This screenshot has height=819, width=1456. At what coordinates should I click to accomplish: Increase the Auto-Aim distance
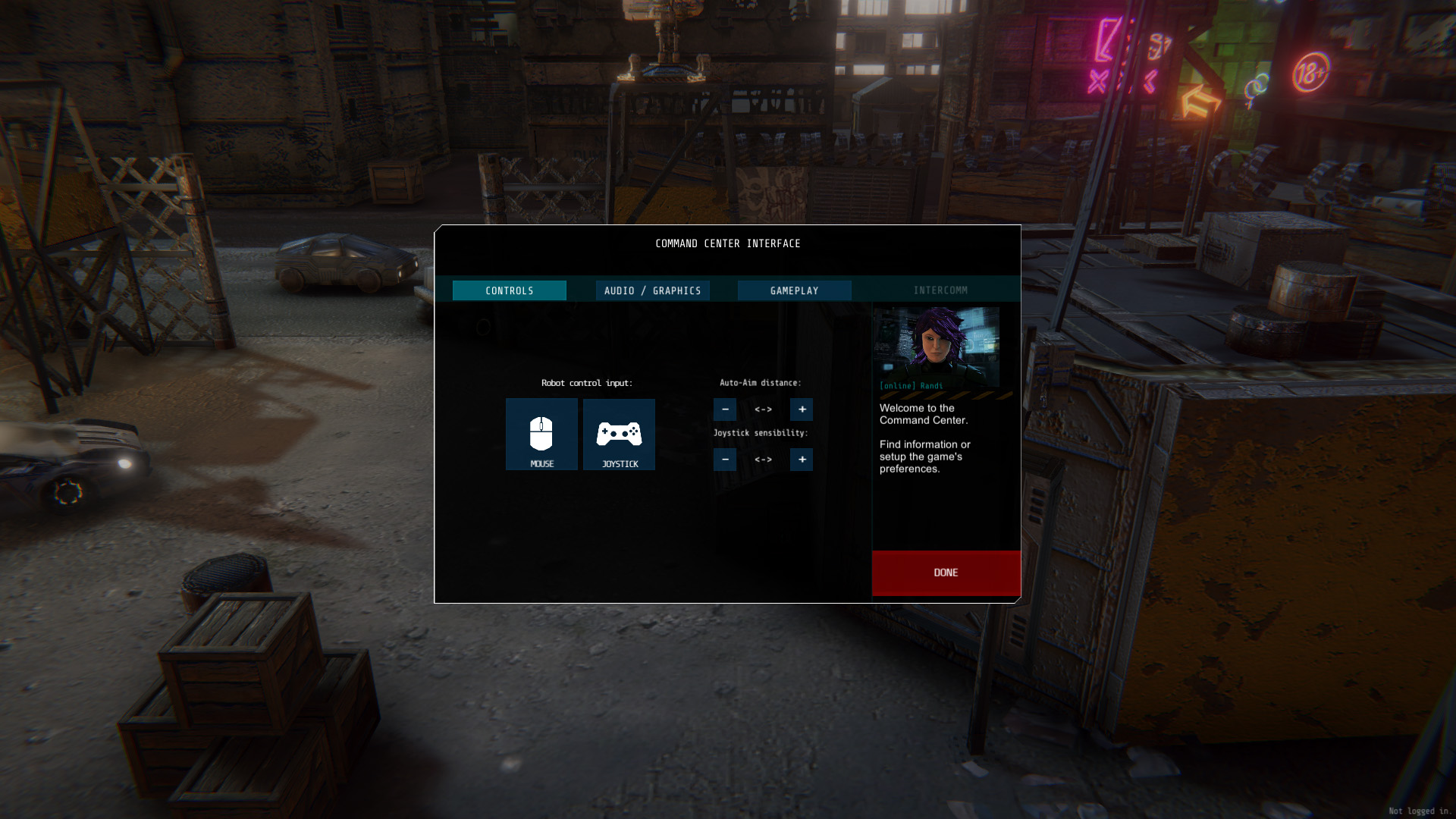point(802,409)
